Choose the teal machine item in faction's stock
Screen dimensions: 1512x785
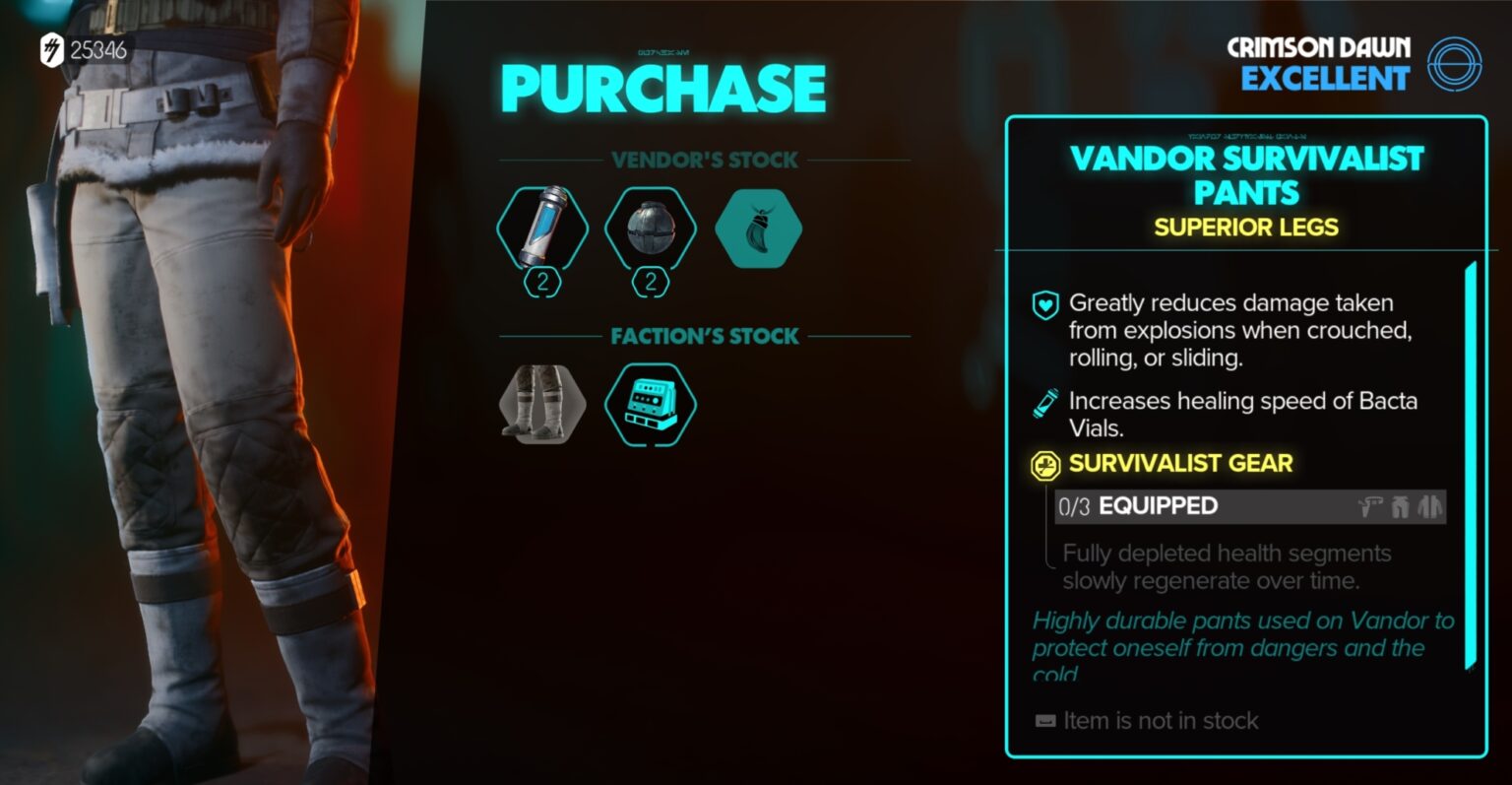(650, 404)
